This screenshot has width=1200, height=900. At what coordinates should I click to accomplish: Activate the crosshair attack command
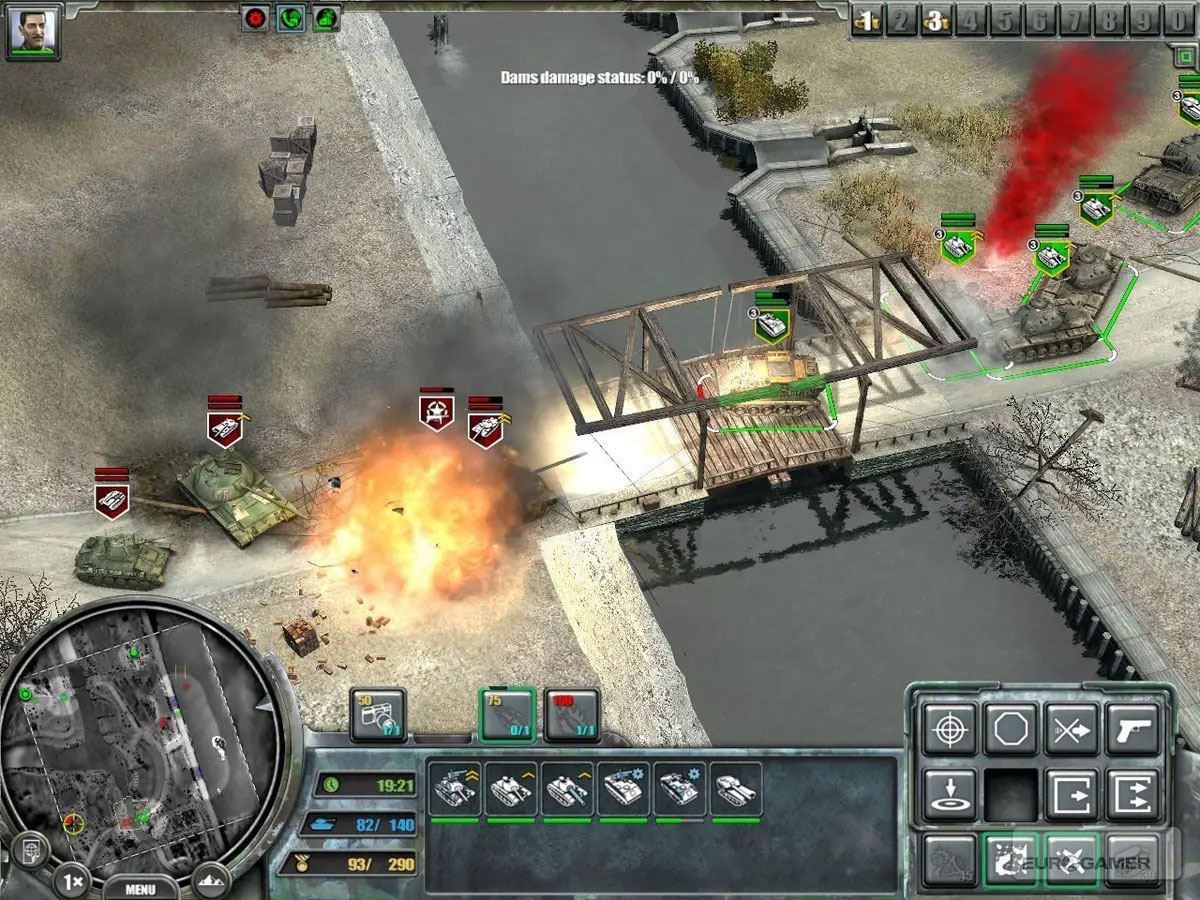click(x=949, y=729)
